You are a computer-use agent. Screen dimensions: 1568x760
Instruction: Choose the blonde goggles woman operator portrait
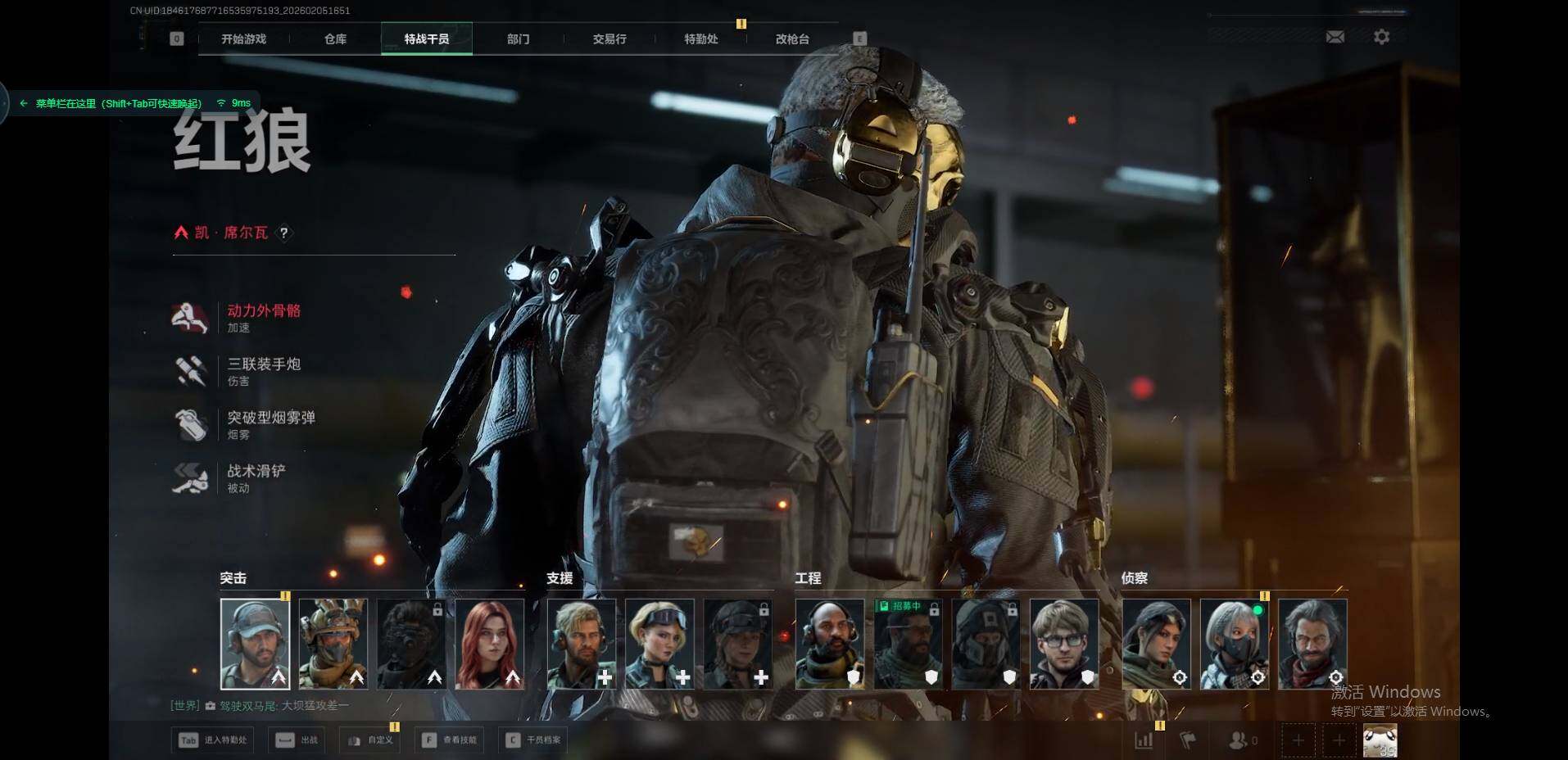pyautogui.click(x=659, y=644)
